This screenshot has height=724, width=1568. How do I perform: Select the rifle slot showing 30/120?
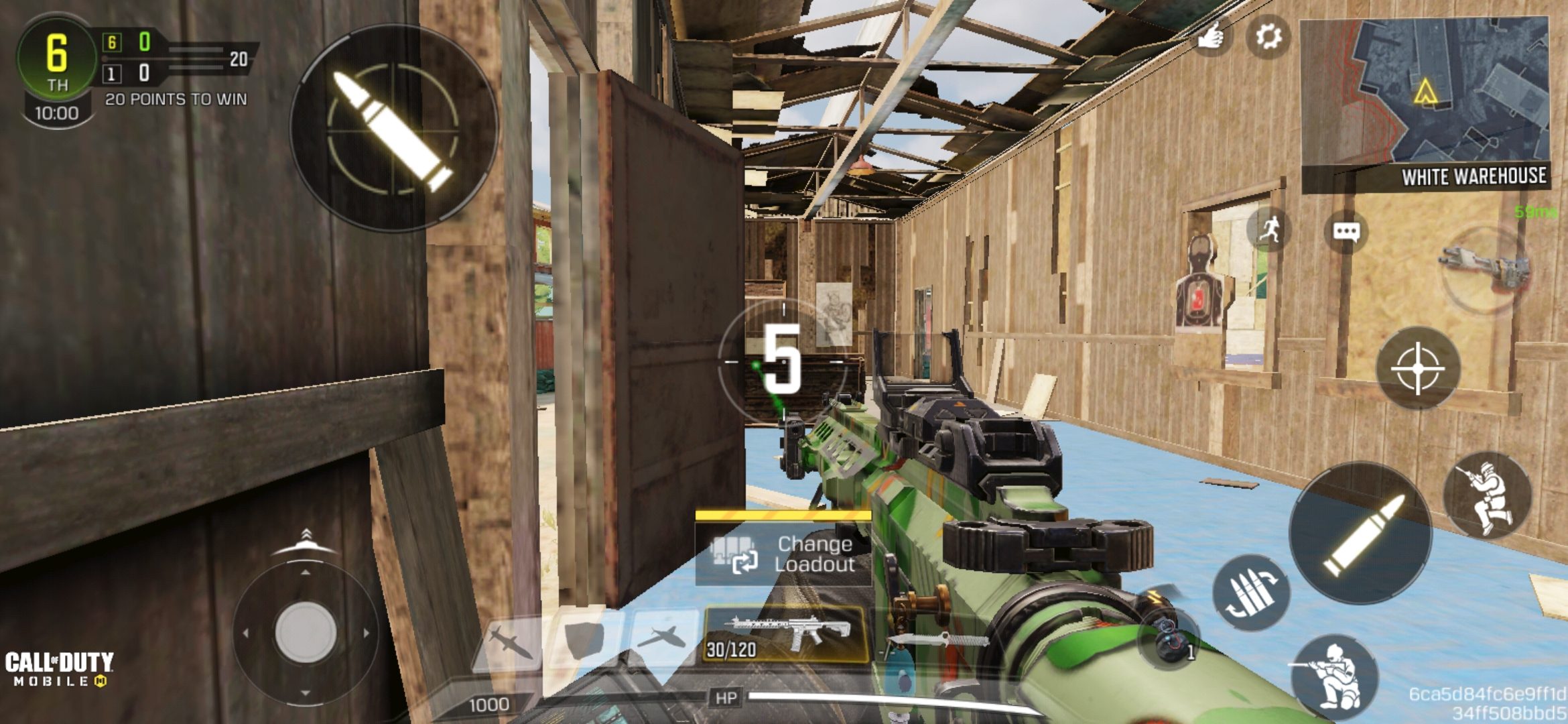click(x=786, y=634)
